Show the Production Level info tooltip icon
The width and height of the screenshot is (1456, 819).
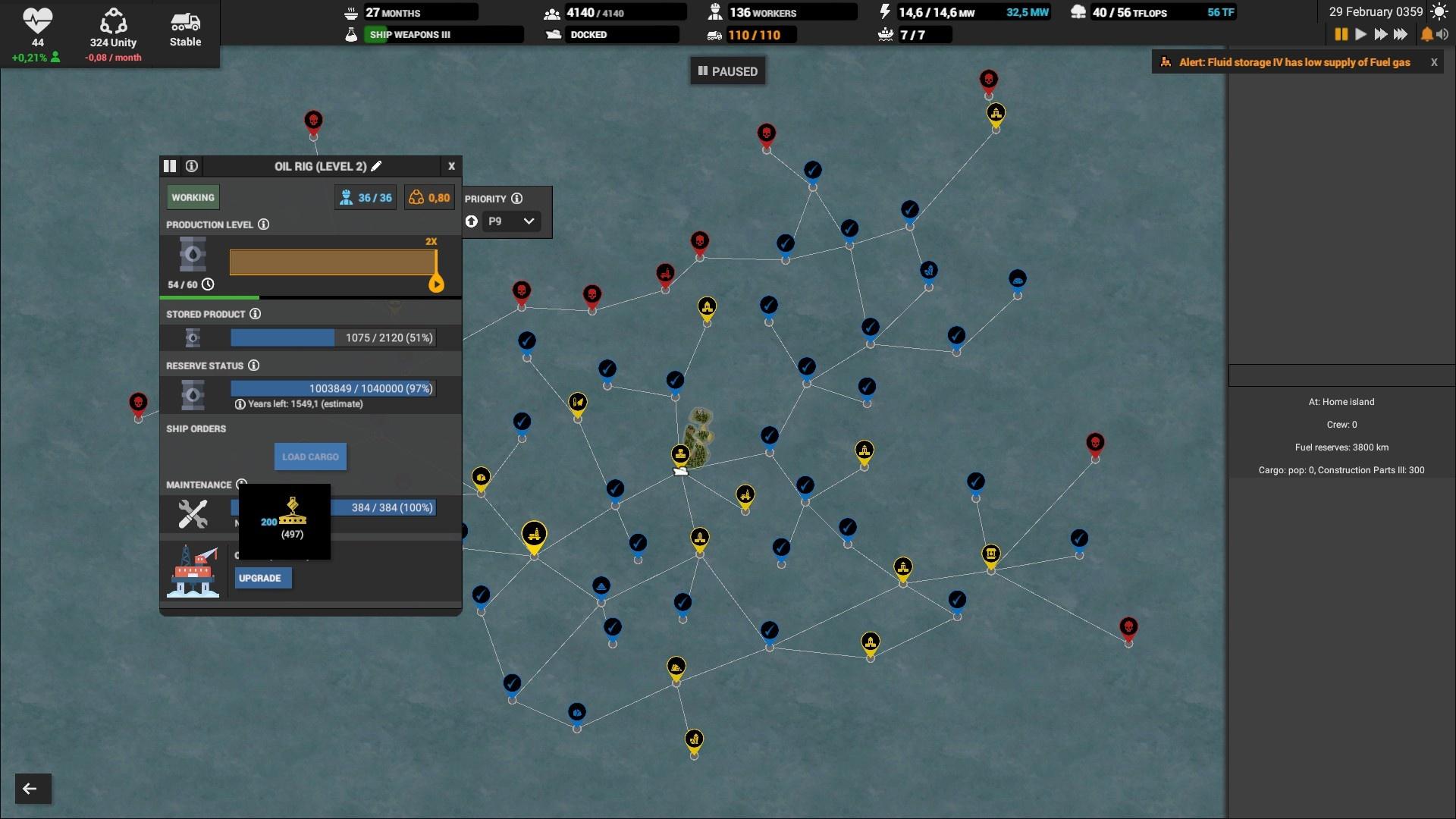(x=264, y=224)
